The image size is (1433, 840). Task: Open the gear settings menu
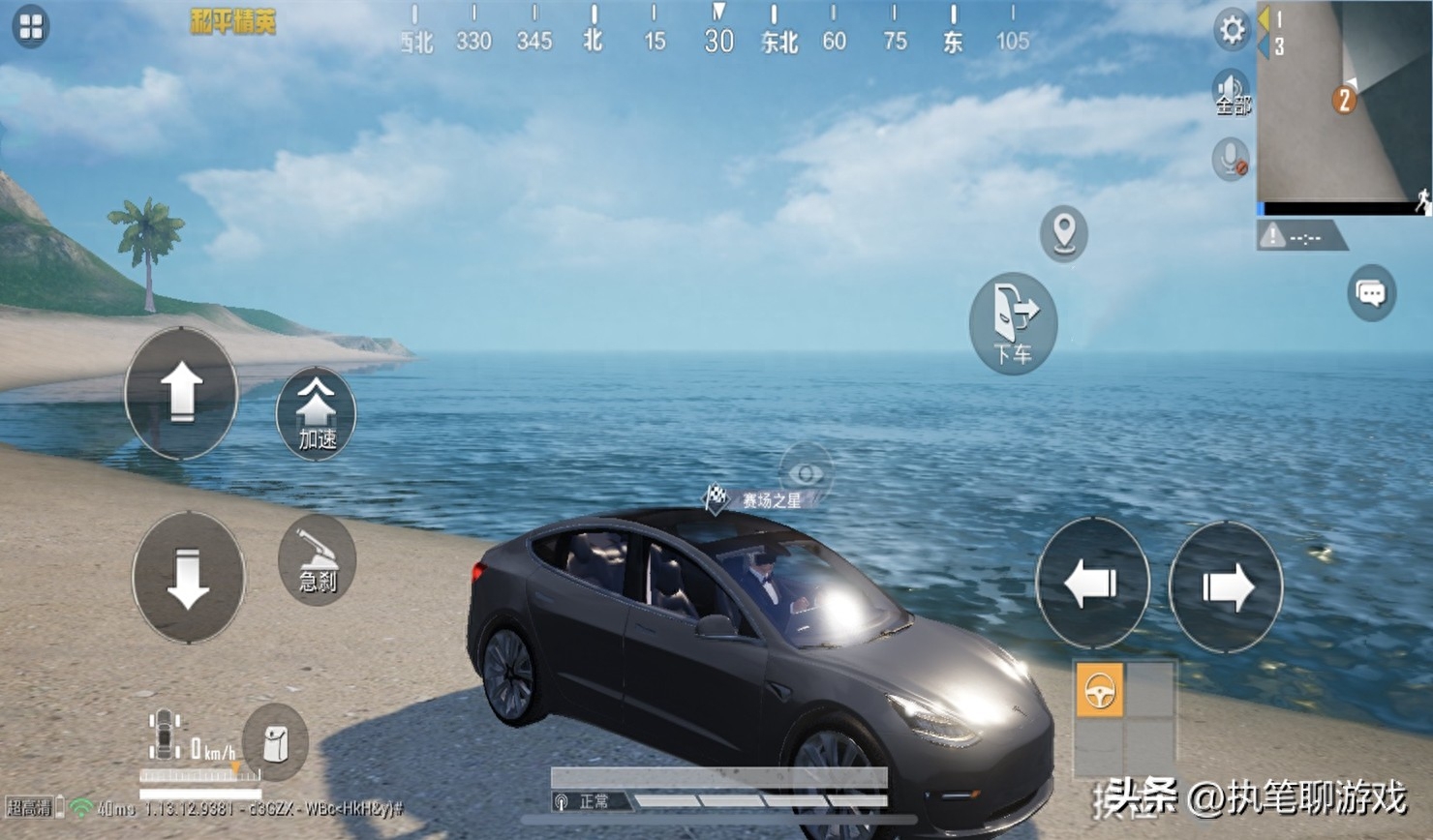pyautogui.click(x=1232, y=30)
